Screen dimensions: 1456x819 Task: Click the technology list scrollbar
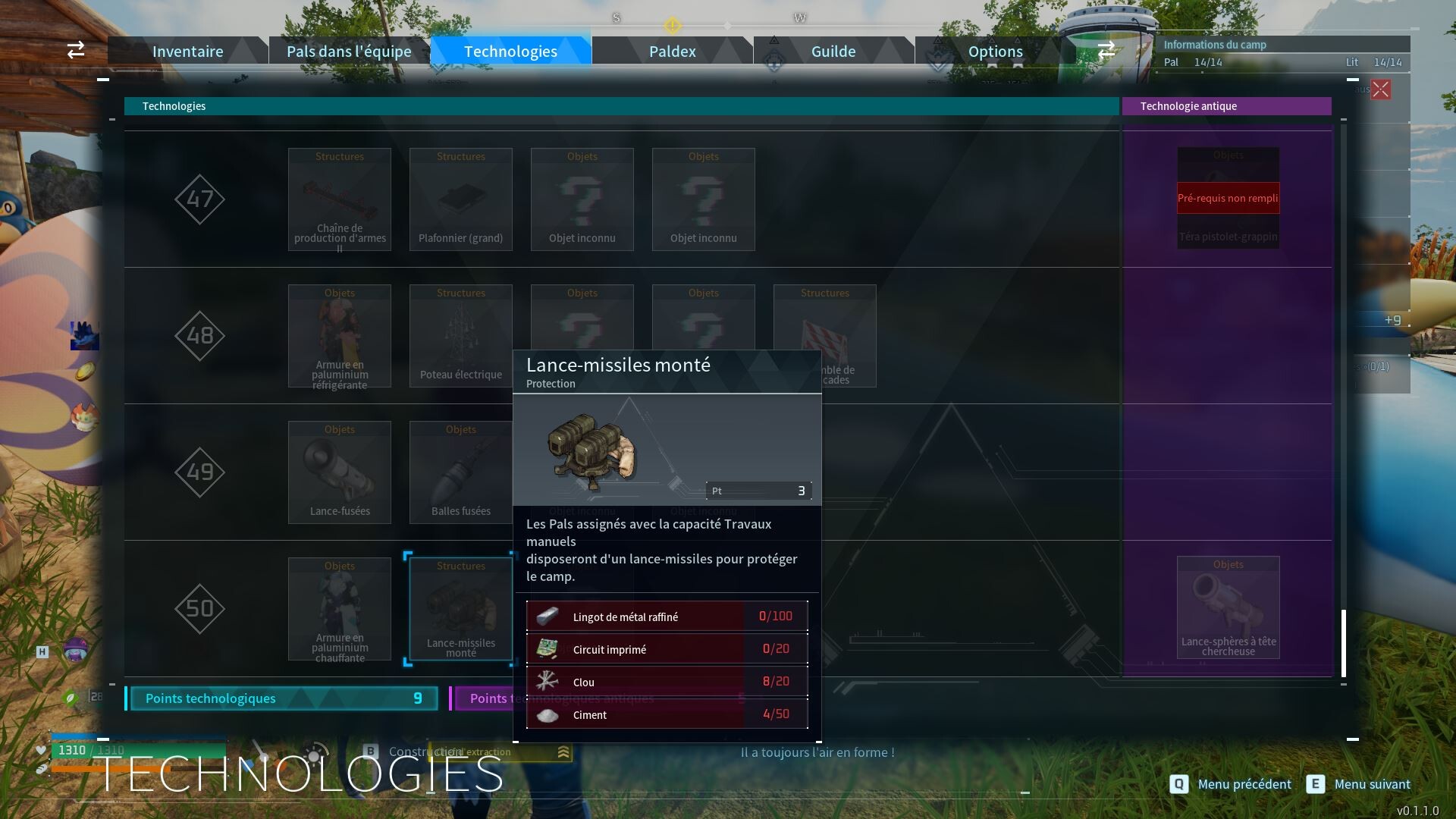tap(1344, 643)
